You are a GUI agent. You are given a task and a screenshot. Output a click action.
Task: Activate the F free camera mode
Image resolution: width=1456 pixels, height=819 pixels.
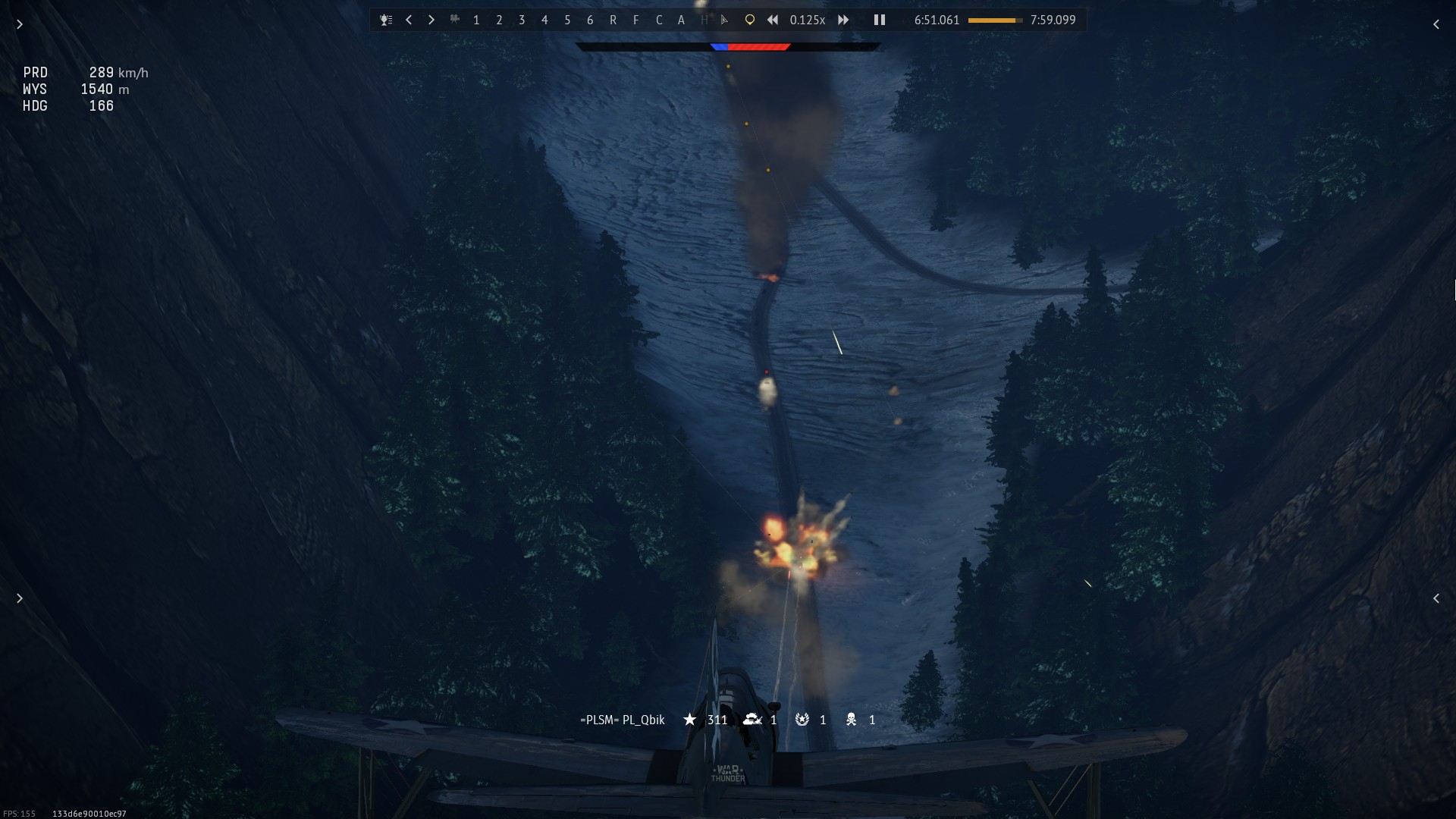click(x=635, y=20)
